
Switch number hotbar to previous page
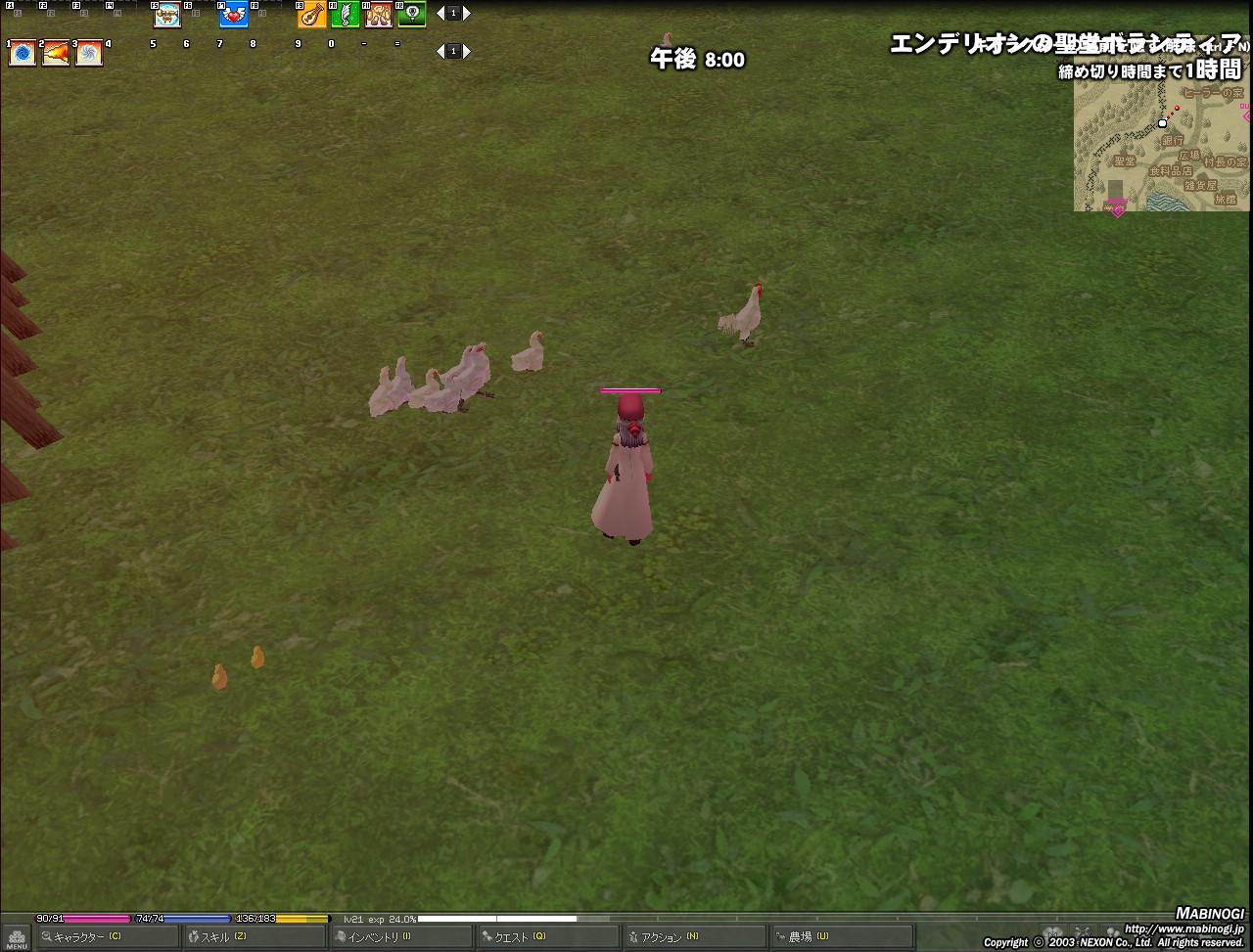click(441, 51)
